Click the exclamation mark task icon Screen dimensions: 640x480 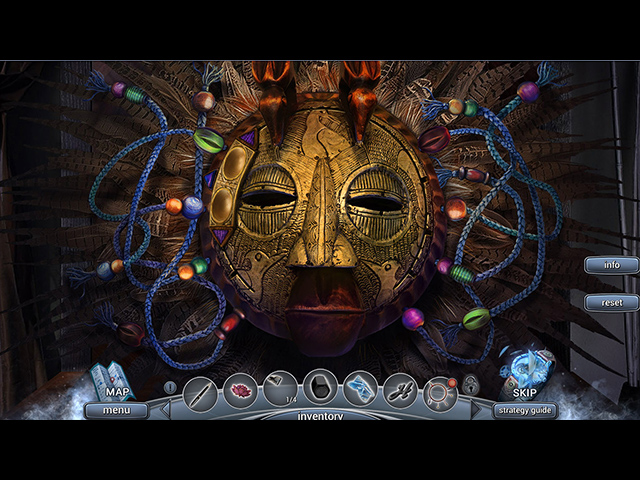[170, 387]
